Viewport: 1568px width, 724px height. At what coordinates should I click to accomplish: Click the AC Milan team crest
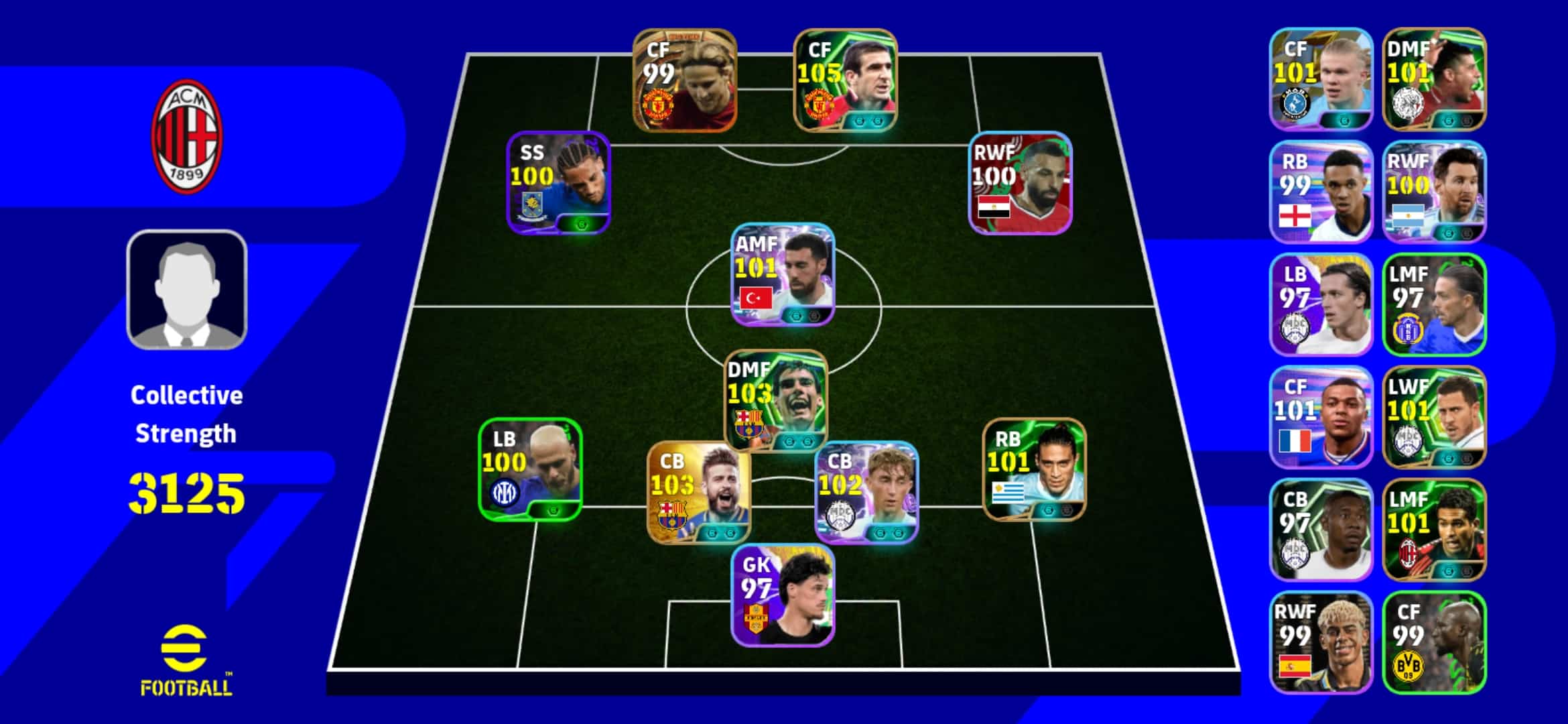(186, 137)
